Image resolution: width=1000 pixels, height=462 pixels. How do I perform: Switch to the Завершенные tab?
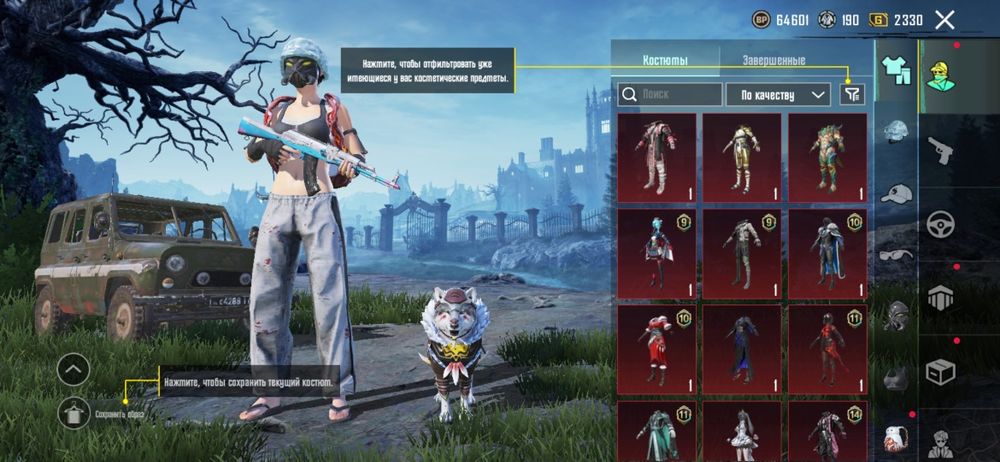(773, 61)
